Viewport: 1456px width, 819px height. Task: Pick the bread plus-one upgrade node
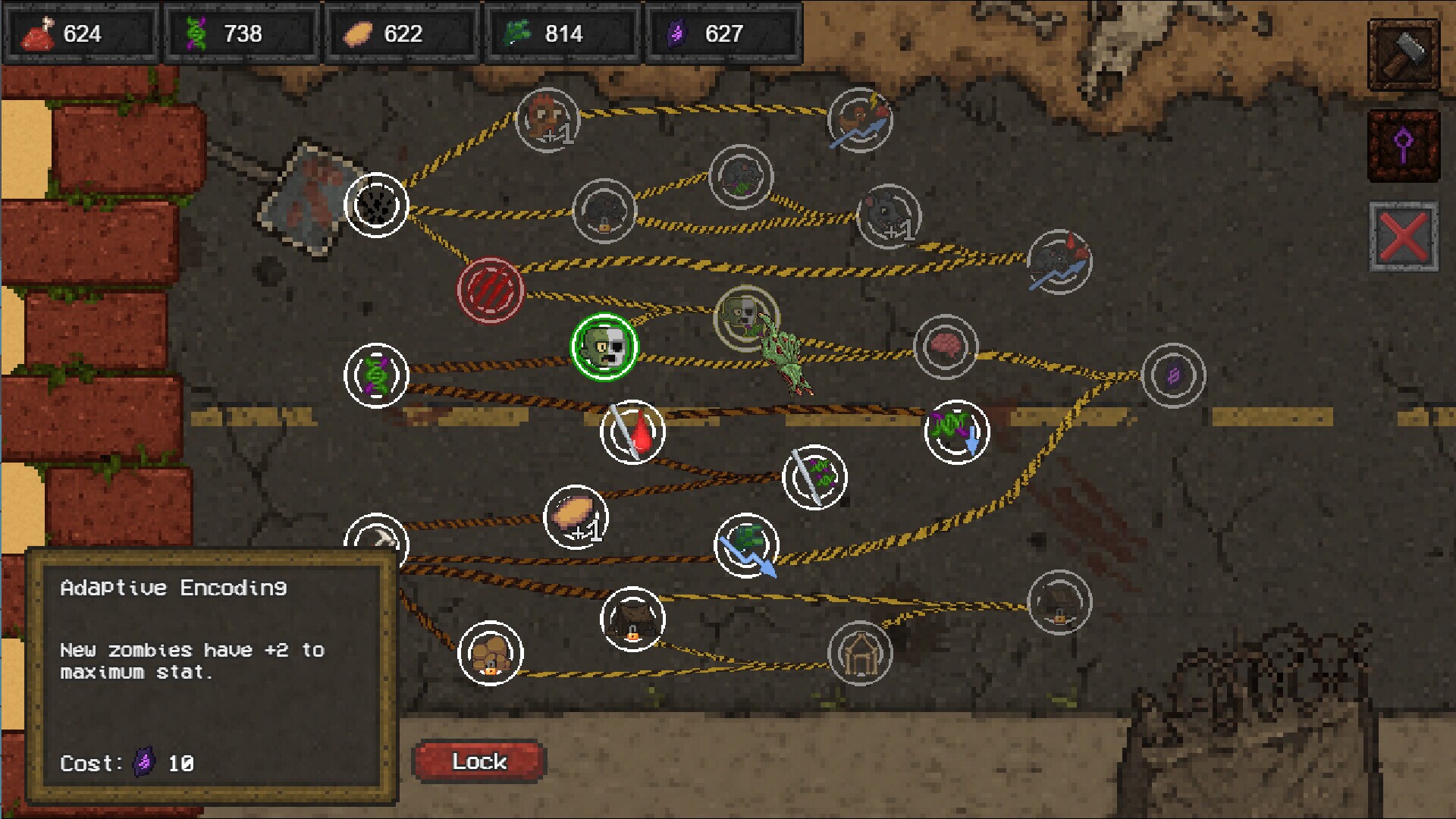click(576, 517)
